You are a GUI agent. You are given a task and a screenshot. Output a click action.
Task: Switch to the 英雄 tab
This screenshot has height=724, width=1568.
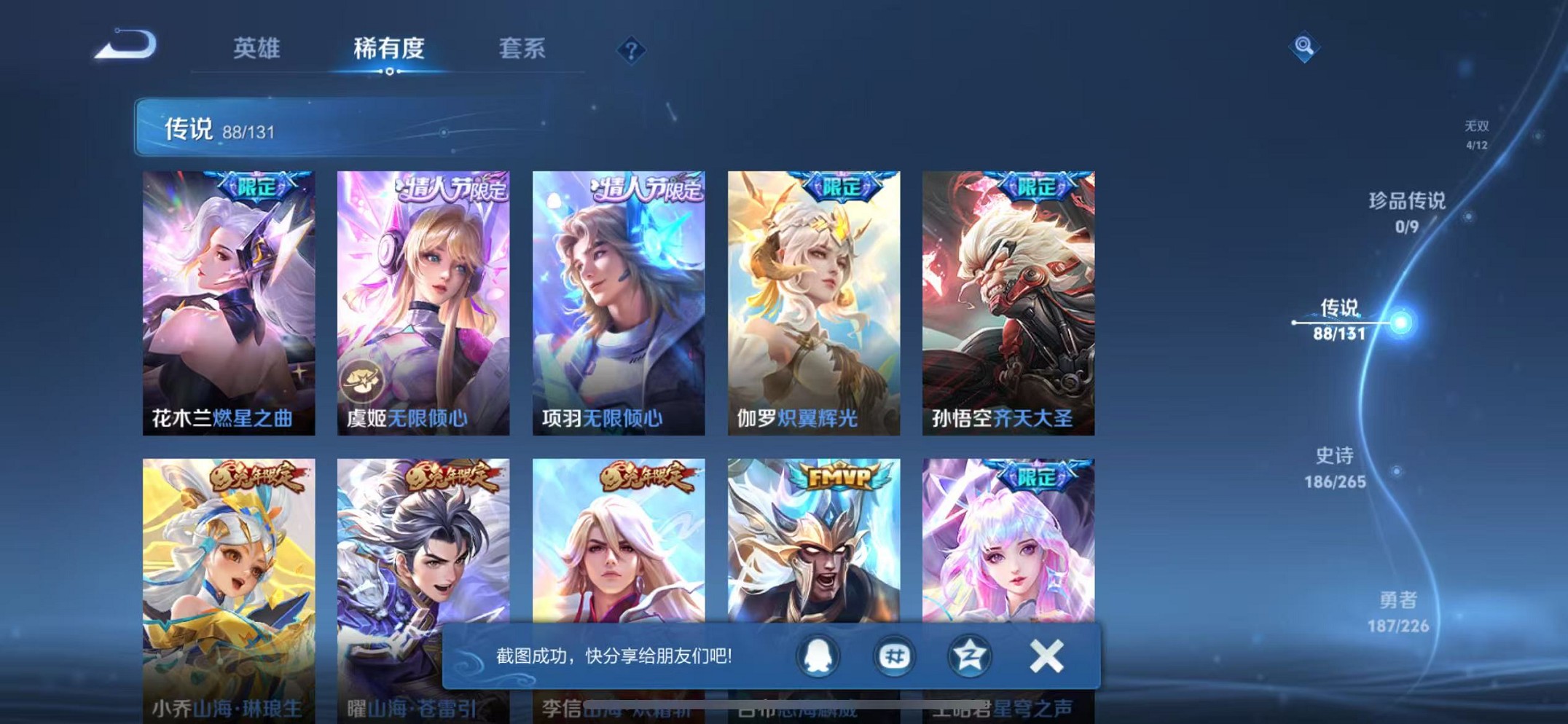pyautogui.click(x=256, y=46)
